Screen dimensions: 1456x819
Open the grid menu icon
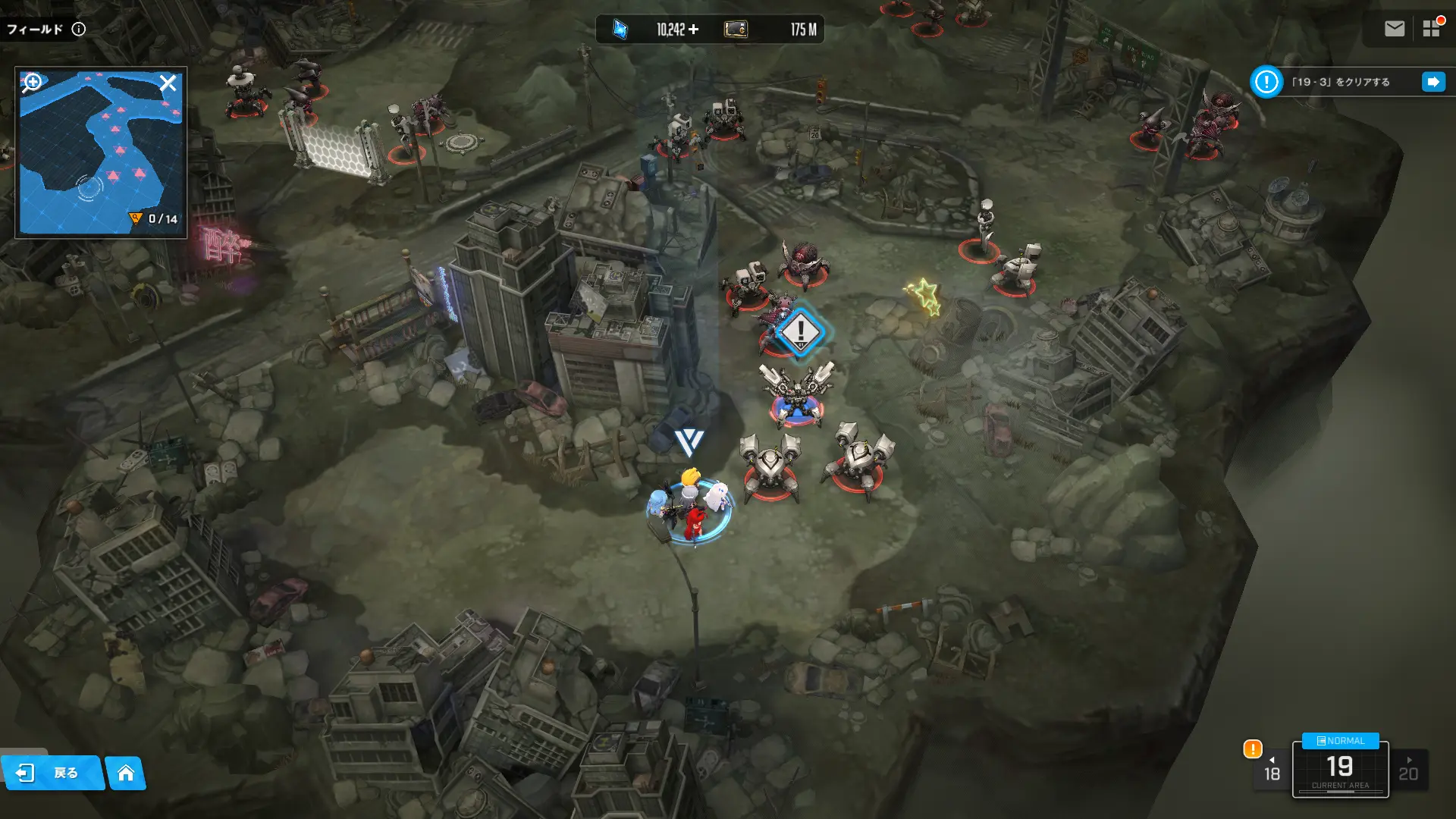[x=1431, y=29]
